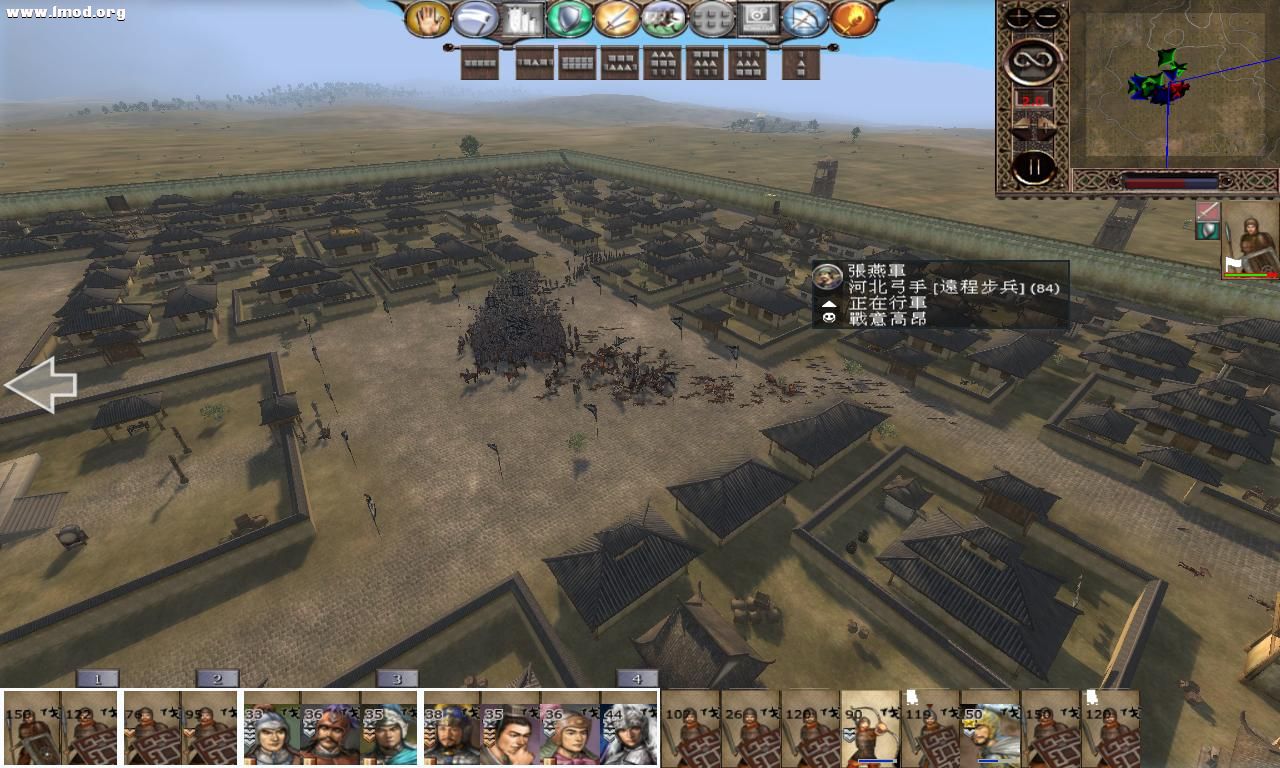Click the minimap zoom in plus button
1280x768 pixels.
pyautogui.click(x=1017, y=16)
